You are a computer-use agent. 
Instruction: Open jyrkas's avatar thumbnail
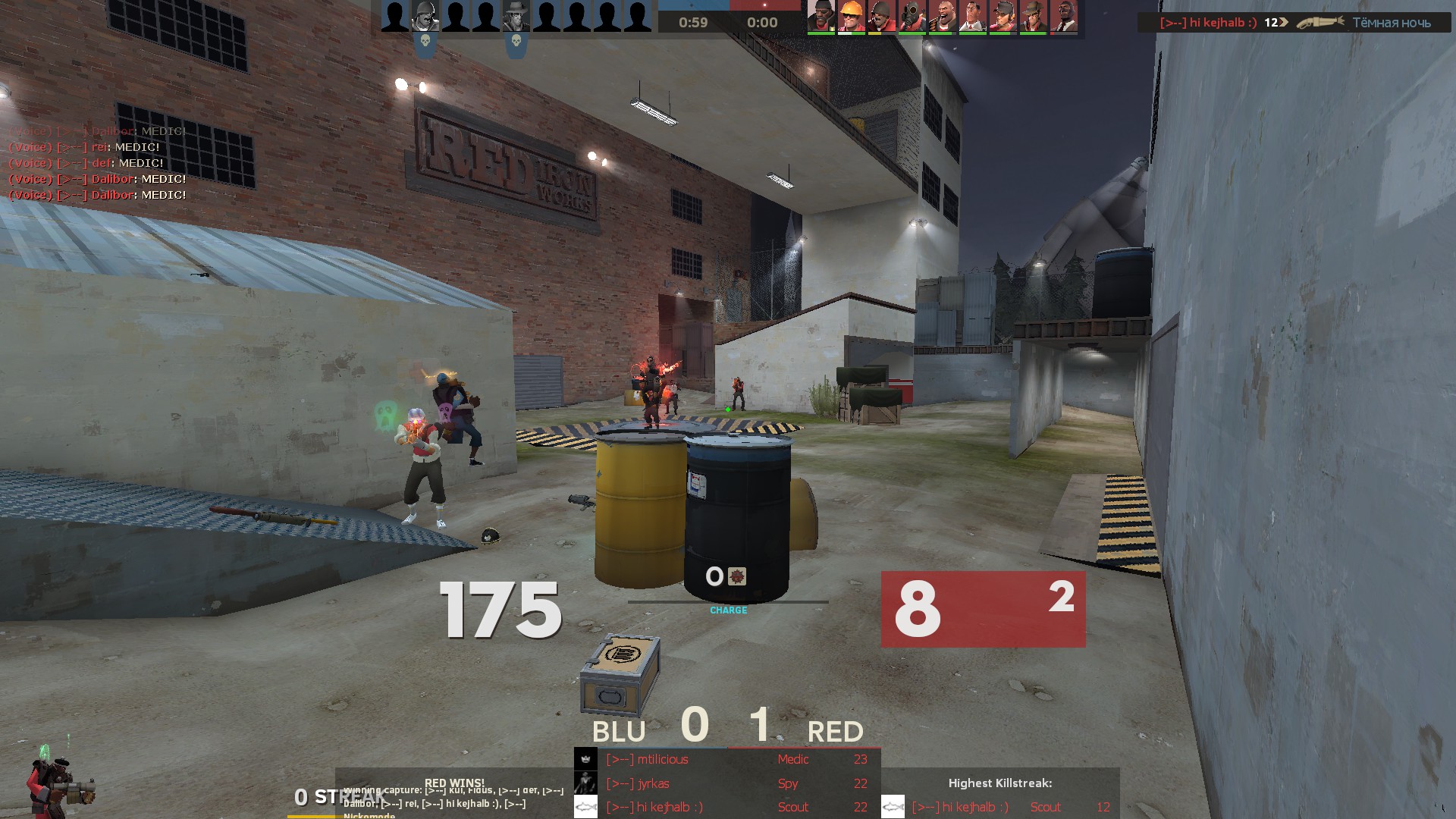(585, 783)
